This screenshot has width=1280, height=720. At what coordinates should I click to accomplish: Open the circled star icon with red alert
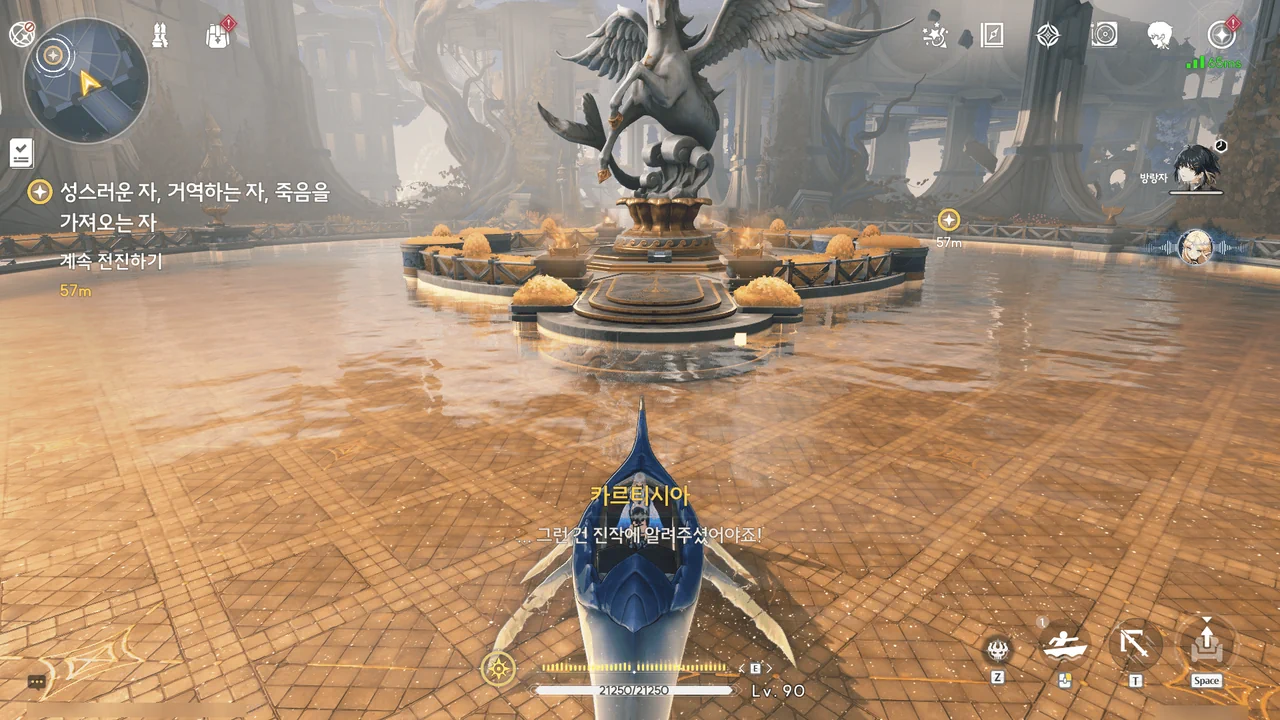pyautogui.click(x=1221, y=35)
